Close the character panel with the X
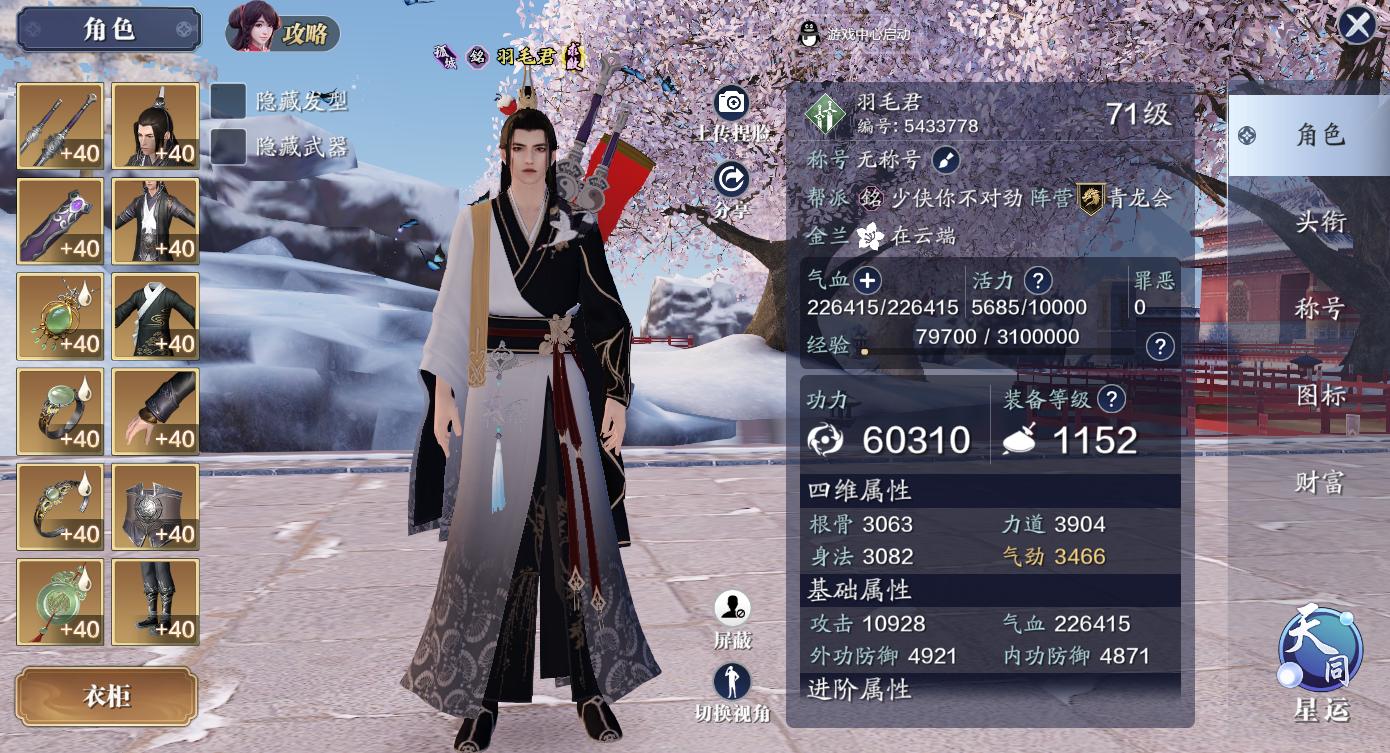1390x753 pixels. (1357, 26)
